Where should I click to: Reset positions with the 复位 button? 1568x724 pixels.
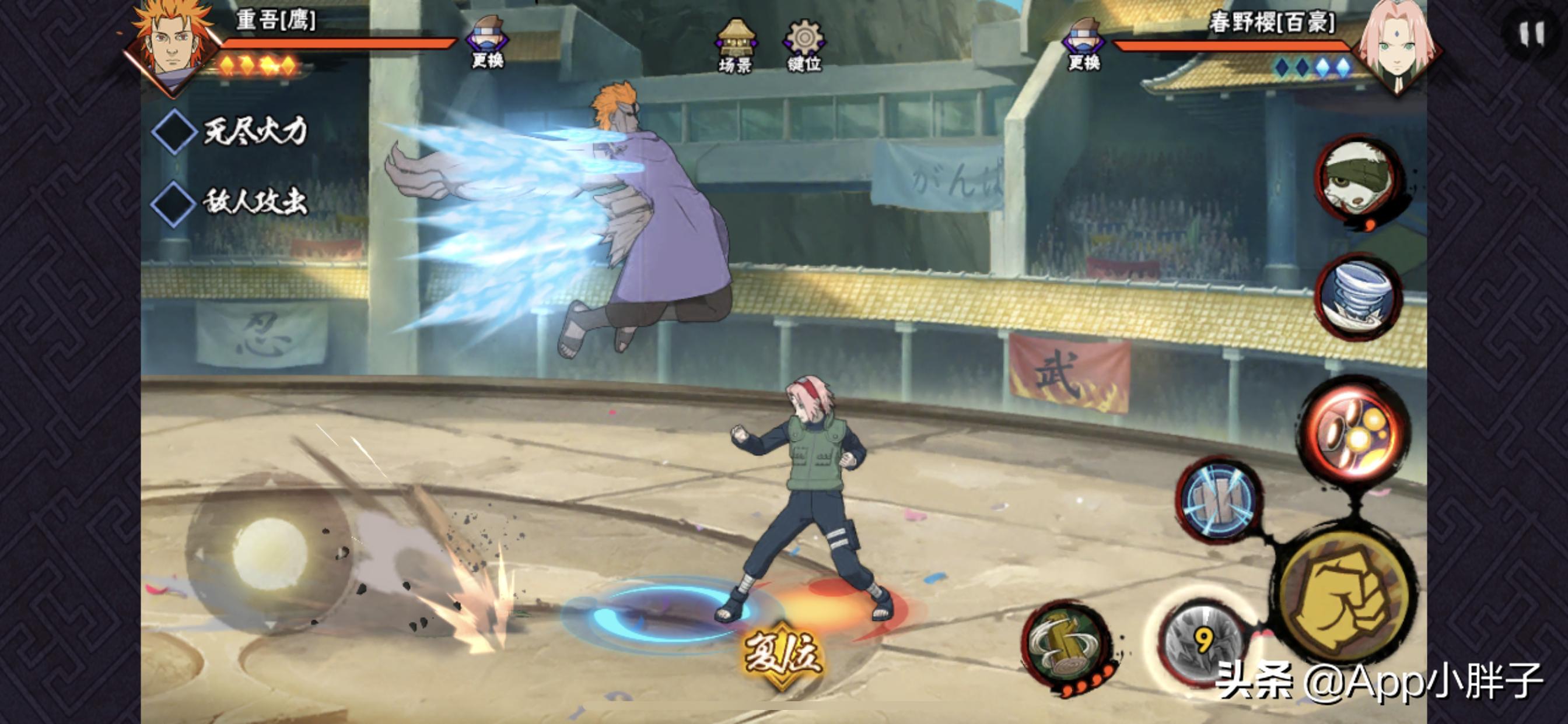(781, 655)
